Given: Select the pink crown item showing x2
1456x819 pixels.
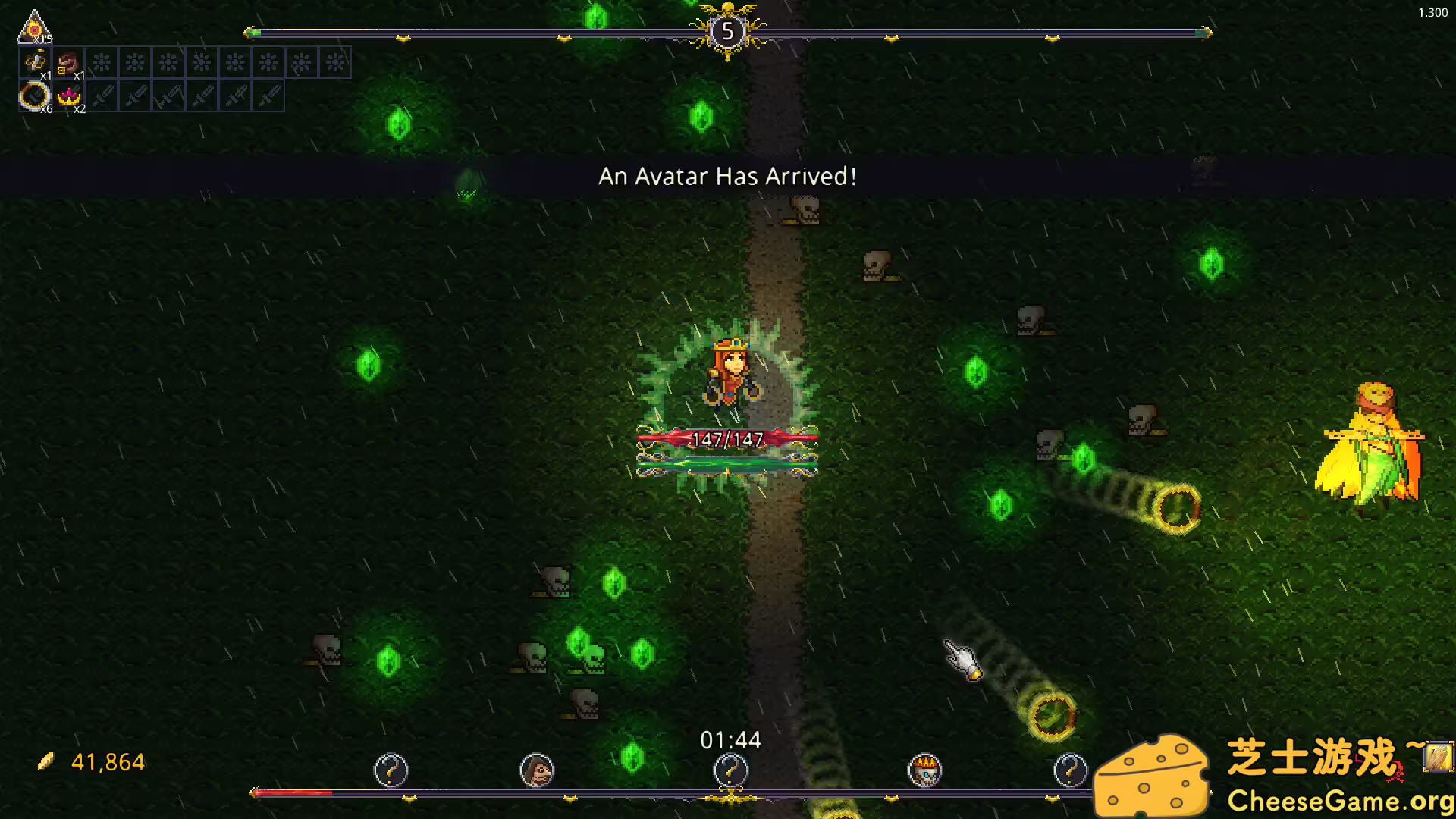Looking at the screenshot, I should pyautogui.click(x=70, y=97).
